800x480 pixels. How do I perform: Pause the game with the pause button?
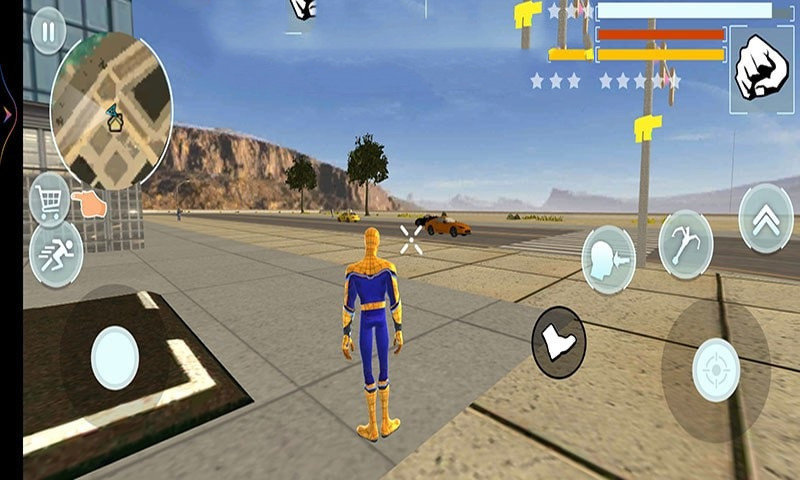click(x=47, y=29)
